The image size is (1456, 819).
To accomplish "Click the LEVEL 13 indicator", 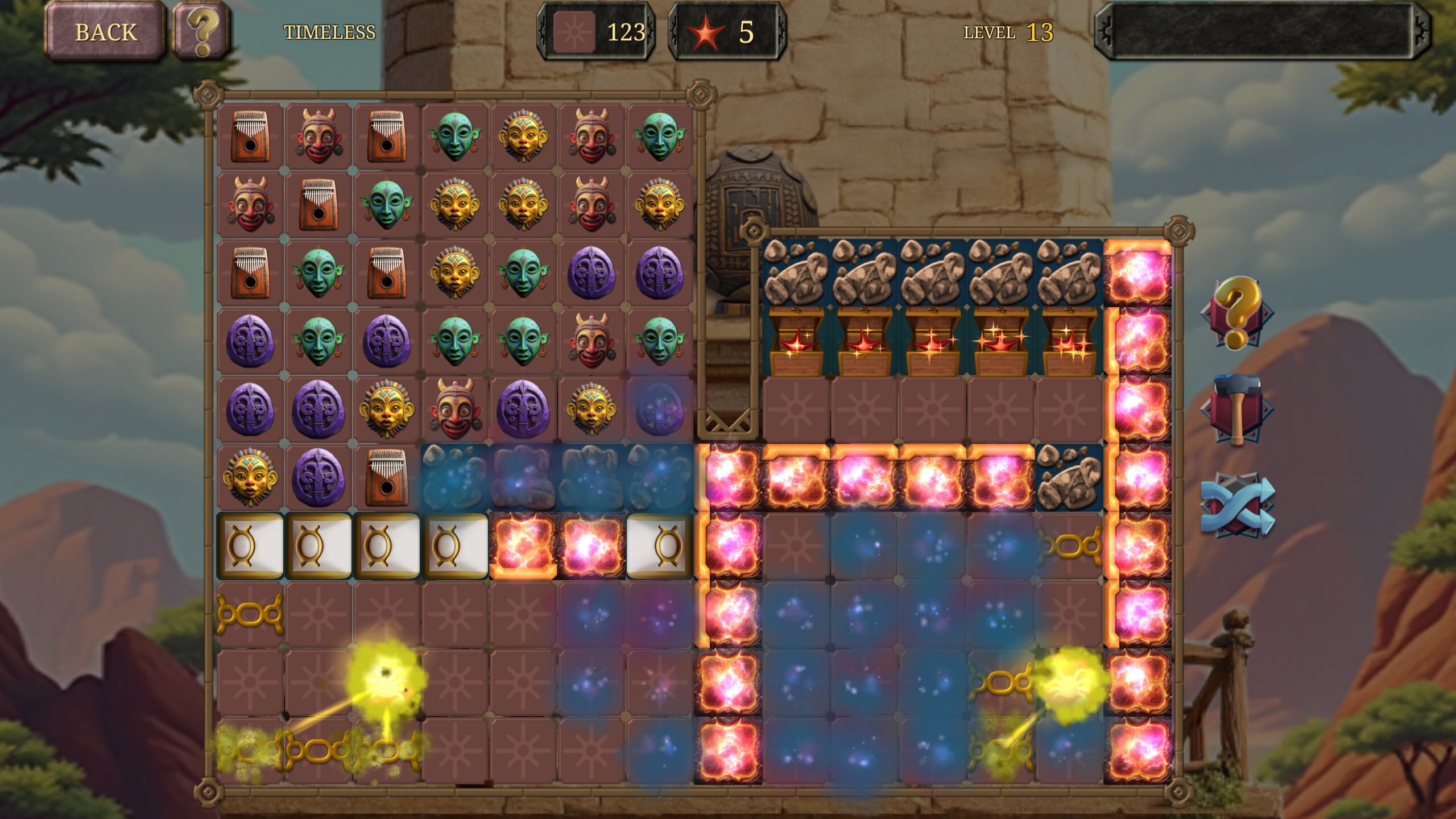I will 1006,32.
